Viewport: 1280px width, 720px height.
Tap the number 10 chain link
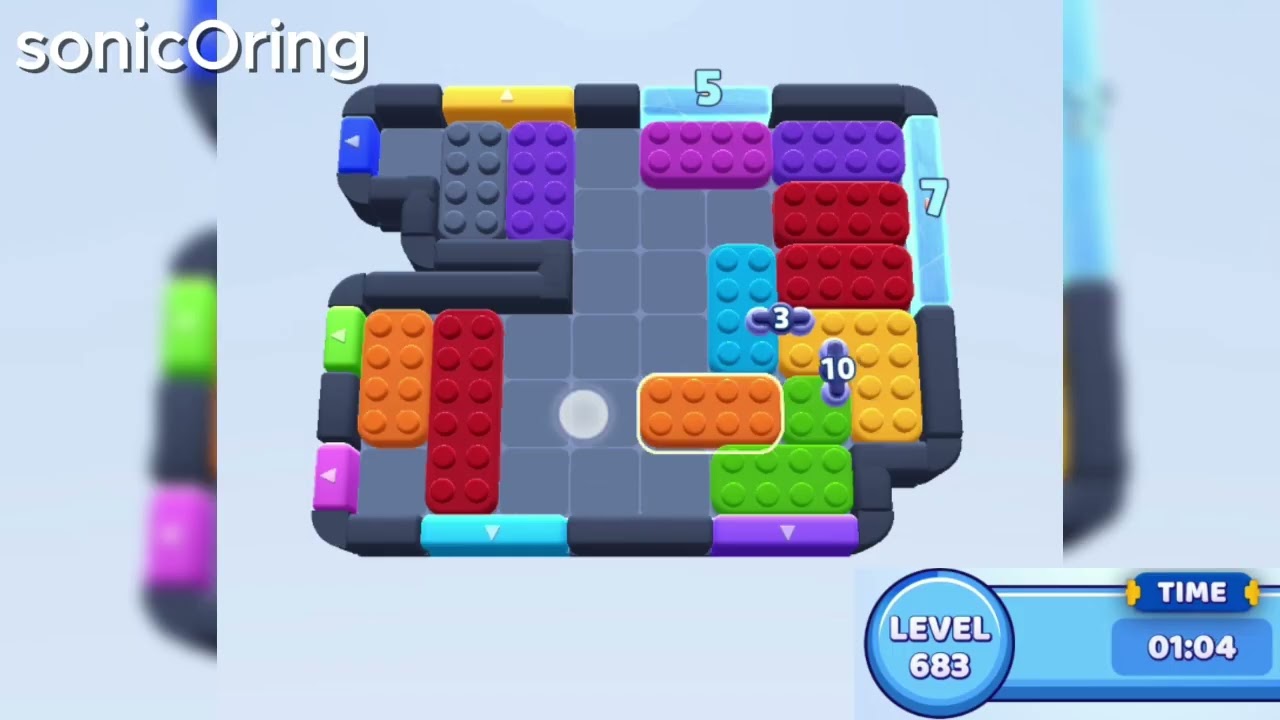click(836, 369)
